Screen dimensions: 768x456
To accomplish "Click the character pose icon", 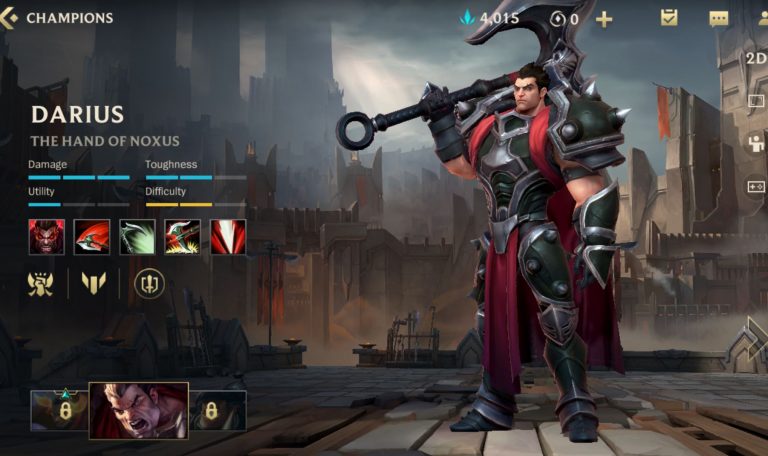I will click(756, 144).
